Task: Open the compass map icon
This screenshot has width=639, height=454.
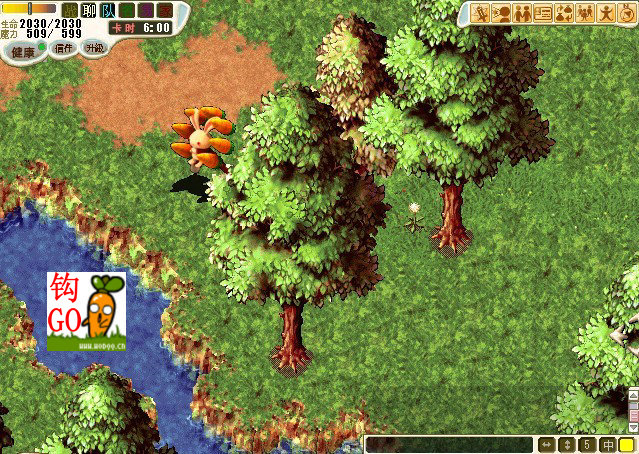Action: point(627,13)
